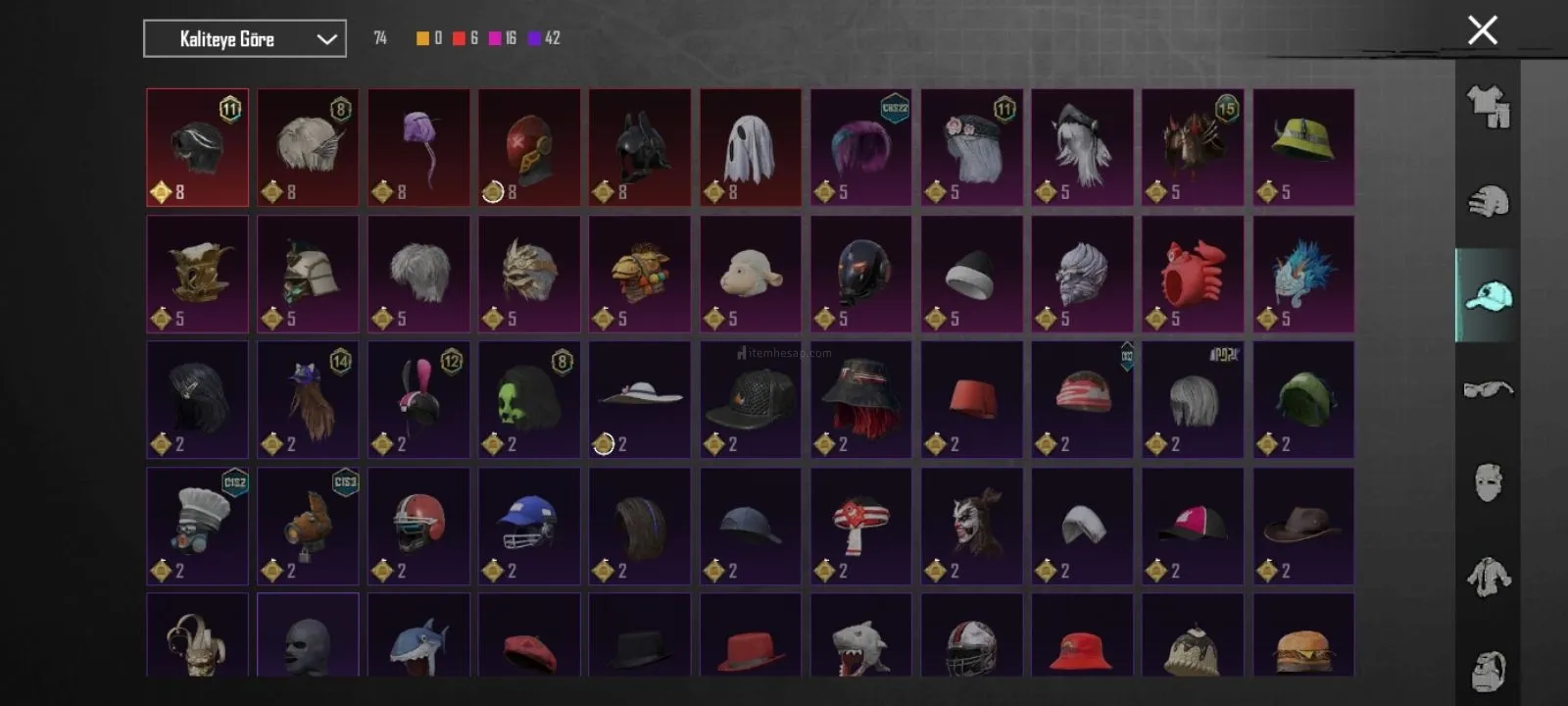Switch to the helmet category tab
1568x706 pixels.
pyautogui.click(x=1488, y=201)
